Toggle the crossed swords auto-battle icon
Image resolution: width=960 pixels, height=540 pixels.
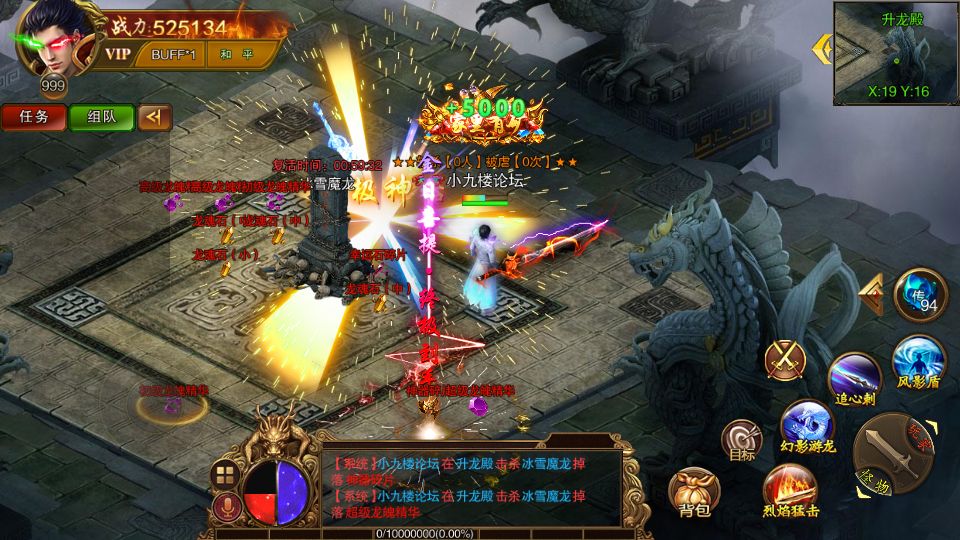[x=785, y=358]
